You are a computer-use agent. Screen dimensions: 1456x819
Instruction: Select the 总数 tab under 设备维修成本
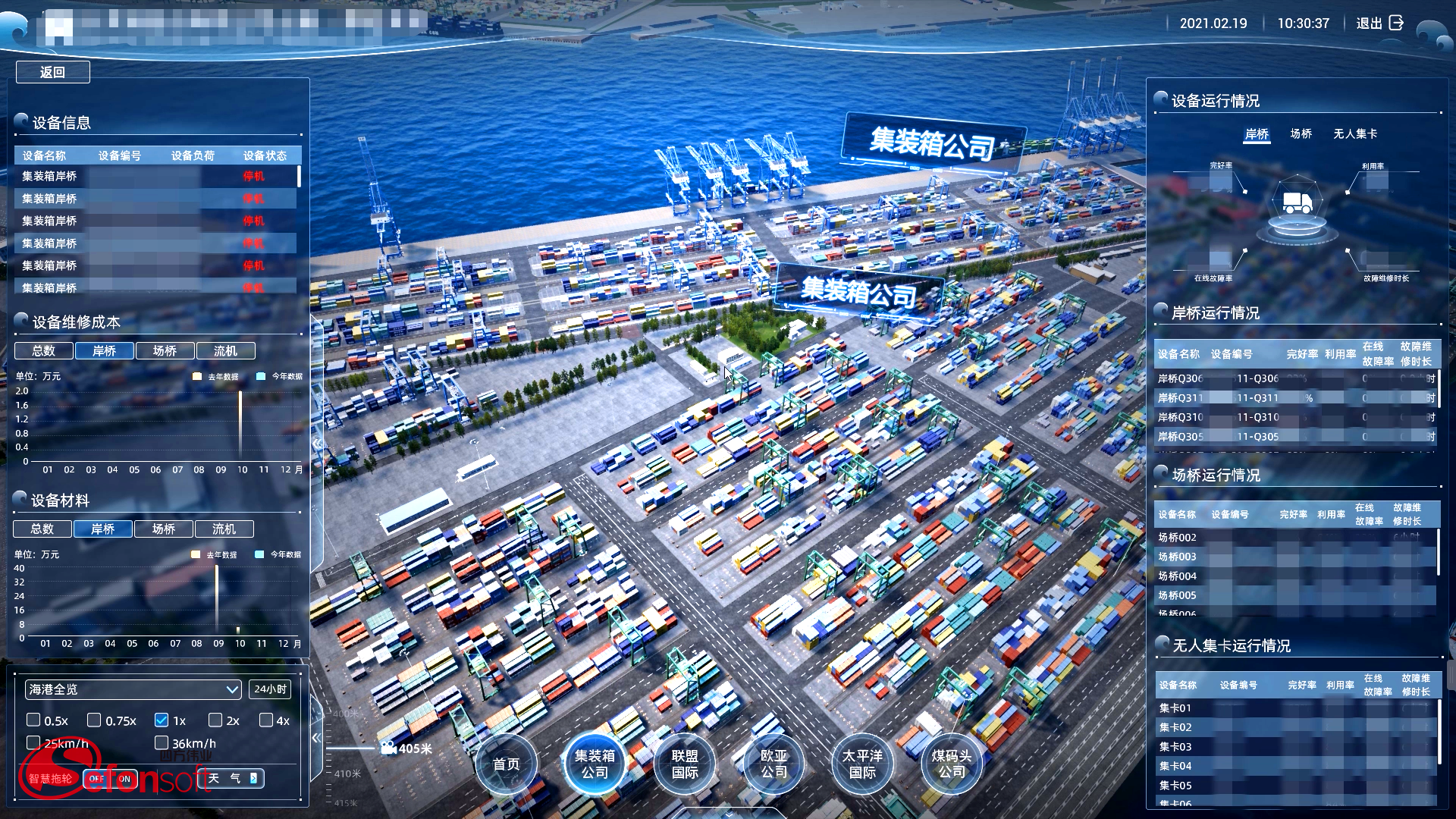(44, 350)
